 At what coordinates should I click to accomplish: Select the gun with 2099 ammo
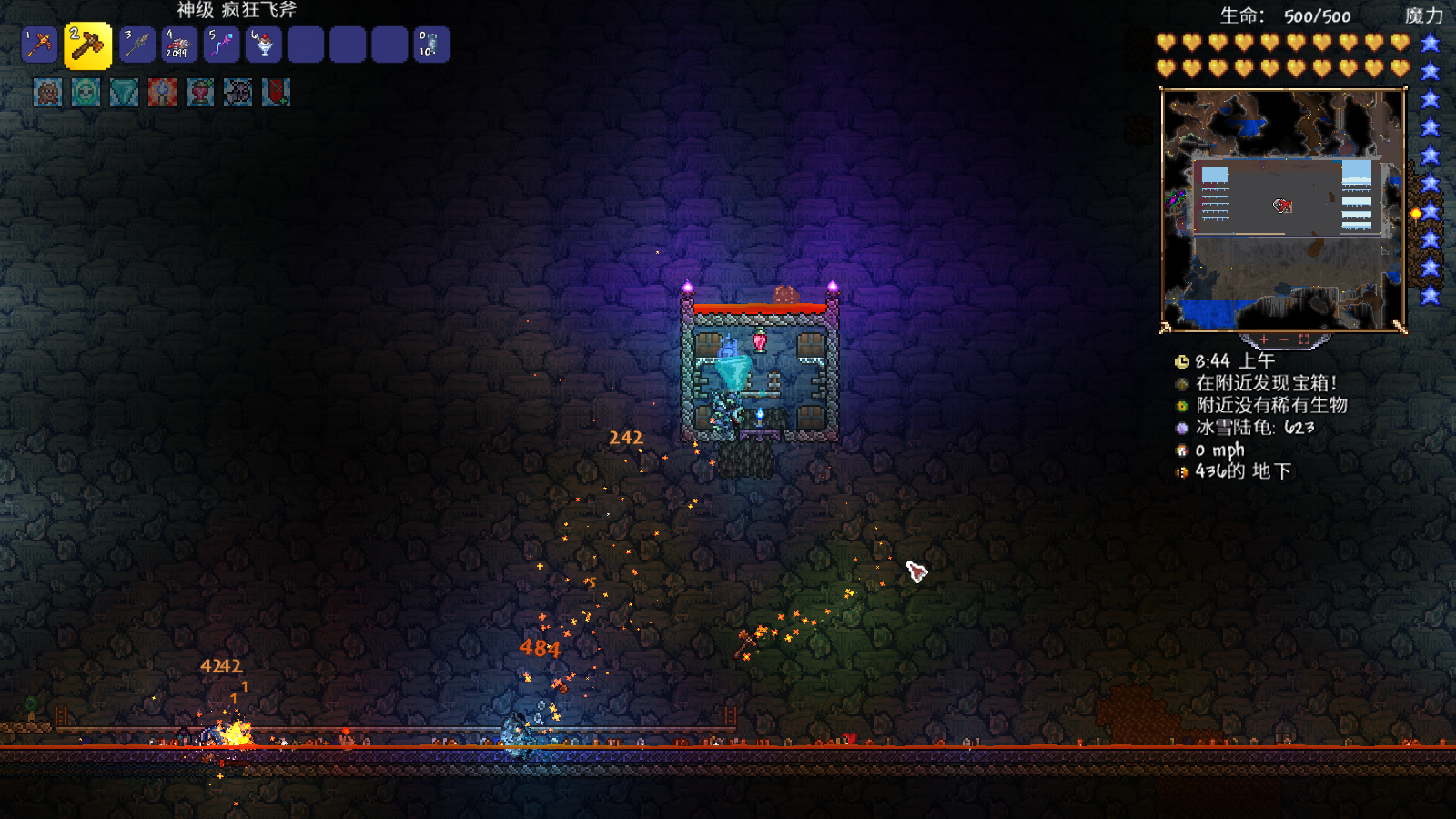pos(179,45)
